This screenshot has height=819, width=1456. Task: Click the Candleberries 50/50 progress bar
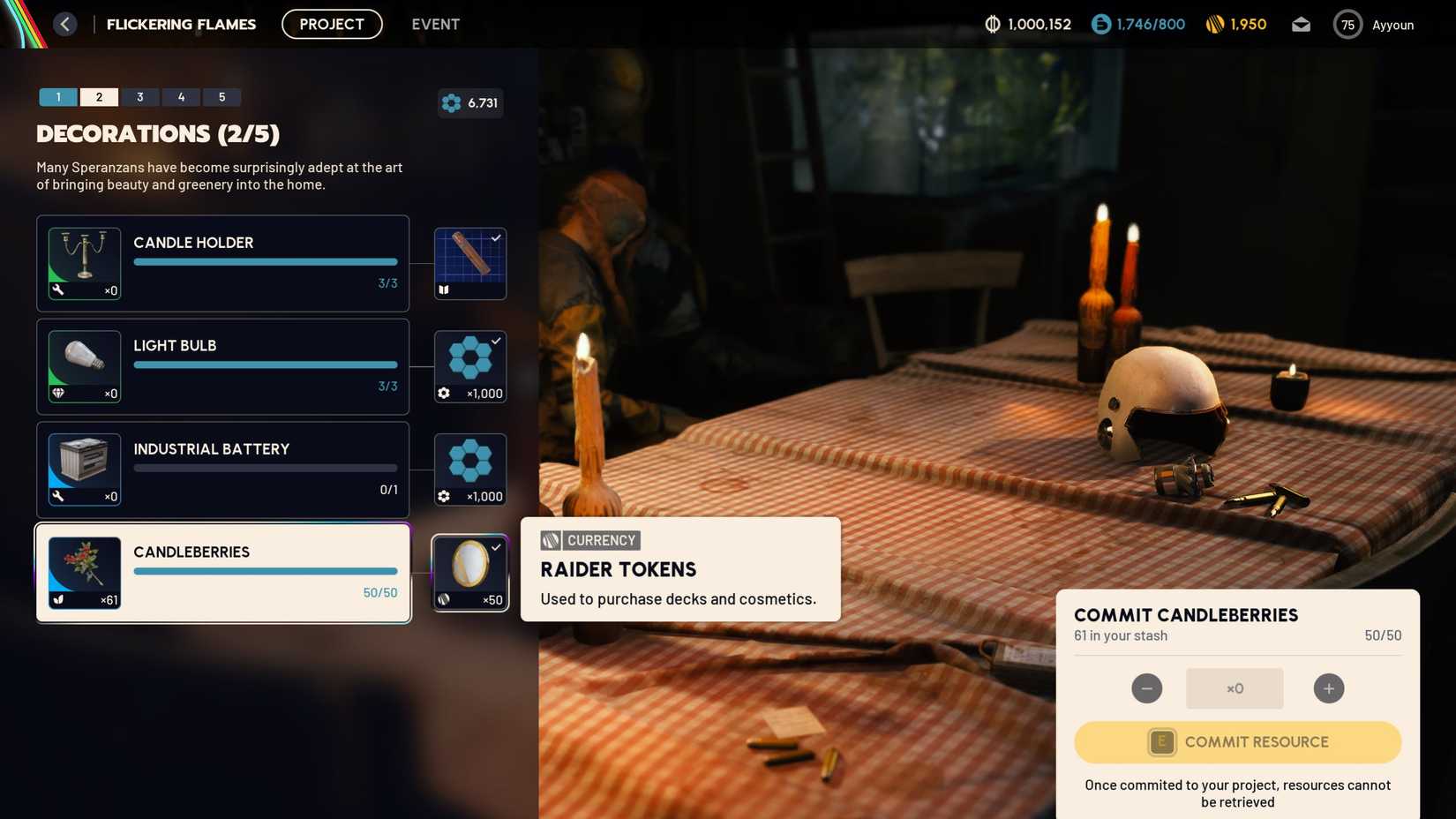click(x=265, y=571)
